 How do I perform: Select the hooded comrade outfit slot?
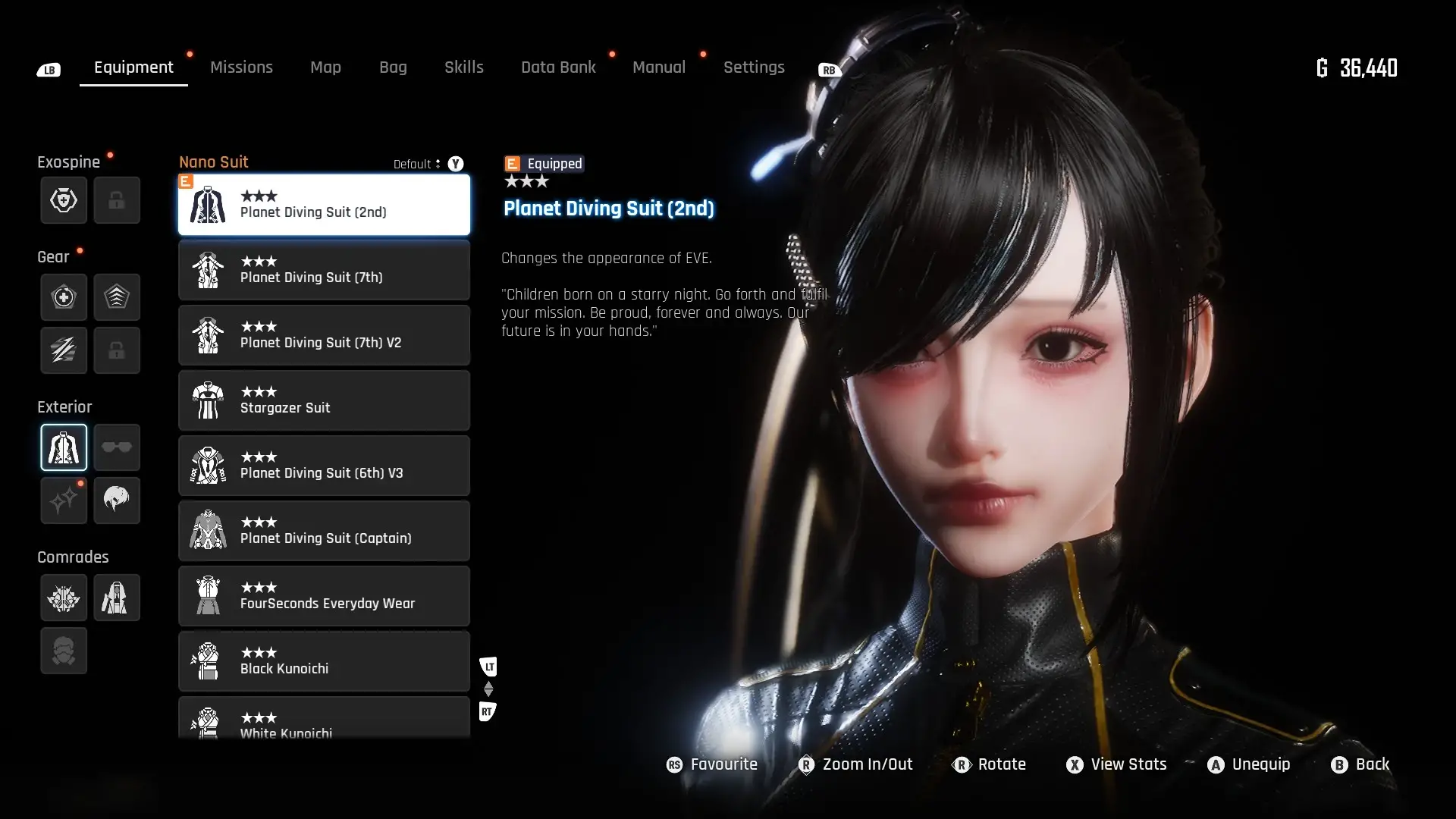click(117, 598)
